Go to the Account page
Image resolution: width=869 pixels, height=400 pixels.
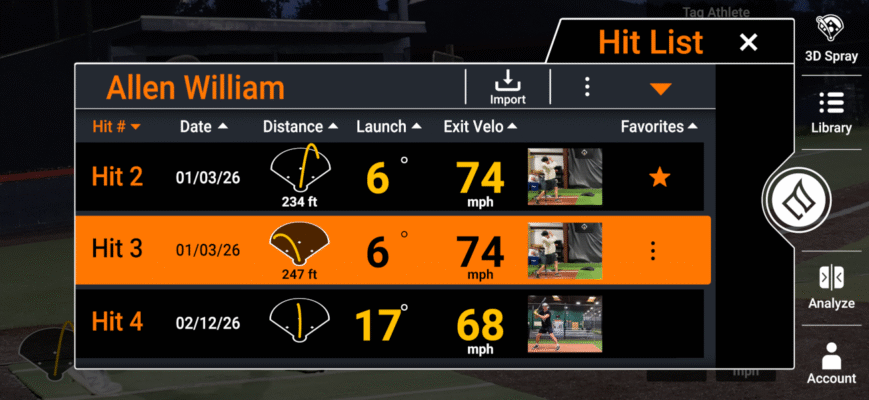tap(831, 363)
